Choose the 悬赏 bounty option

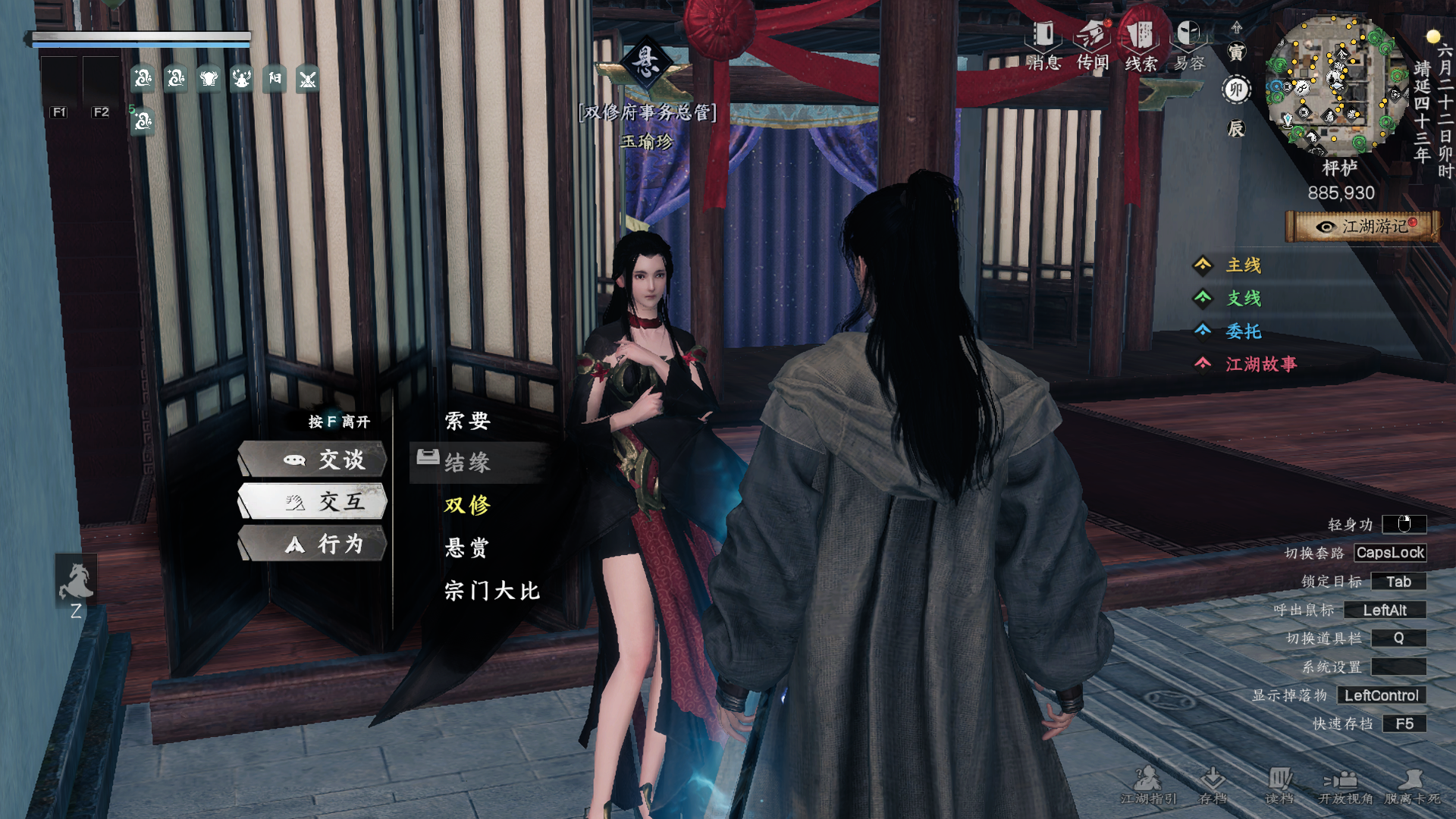pos(467,548)
